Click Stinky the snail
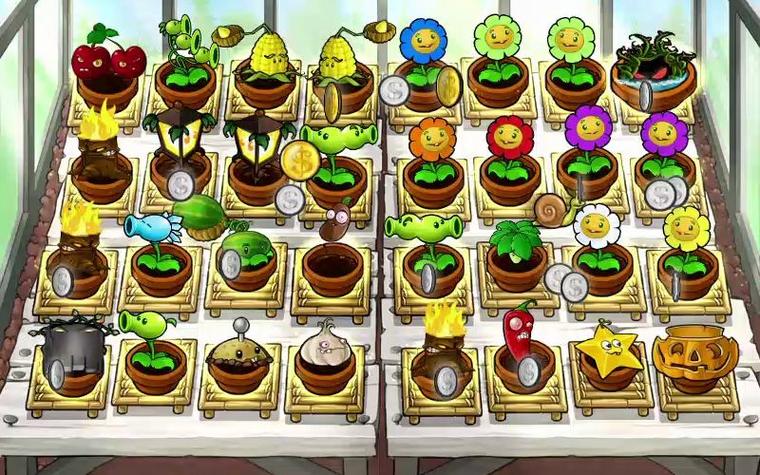The image size is (760, 475). click(553, 209)
